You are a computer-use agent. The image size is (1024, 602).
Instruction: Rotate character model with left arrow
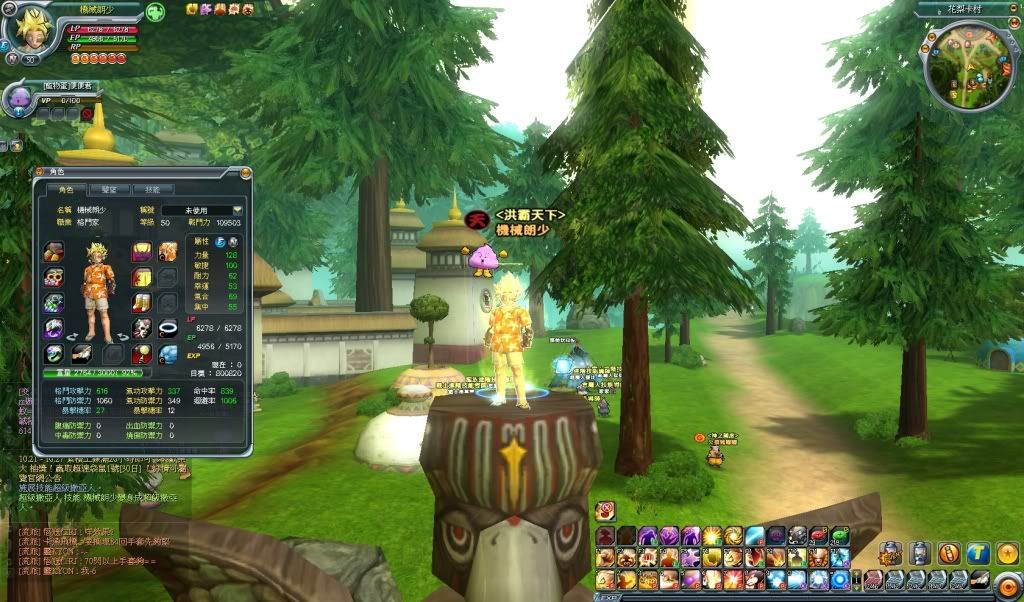tap(73, 337)
